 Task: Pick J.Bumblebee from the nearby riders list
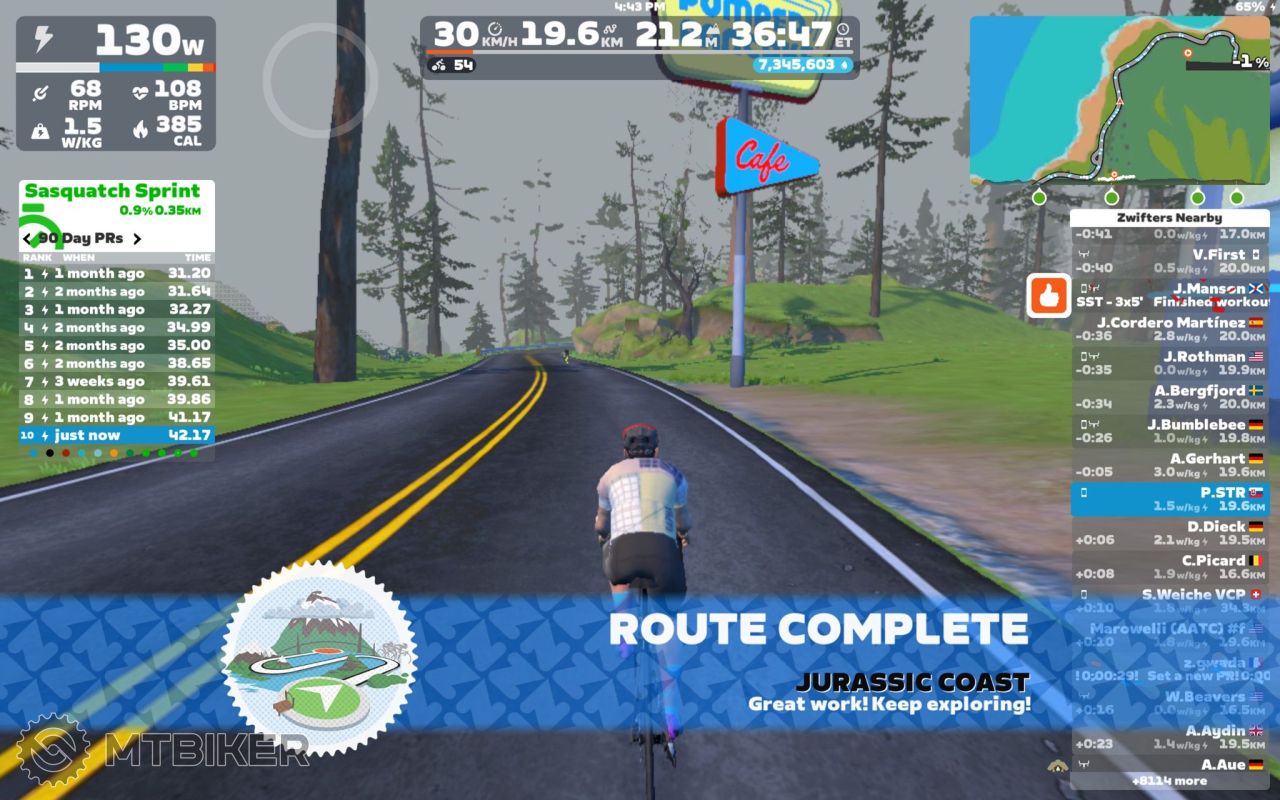tap(1170, 432)
